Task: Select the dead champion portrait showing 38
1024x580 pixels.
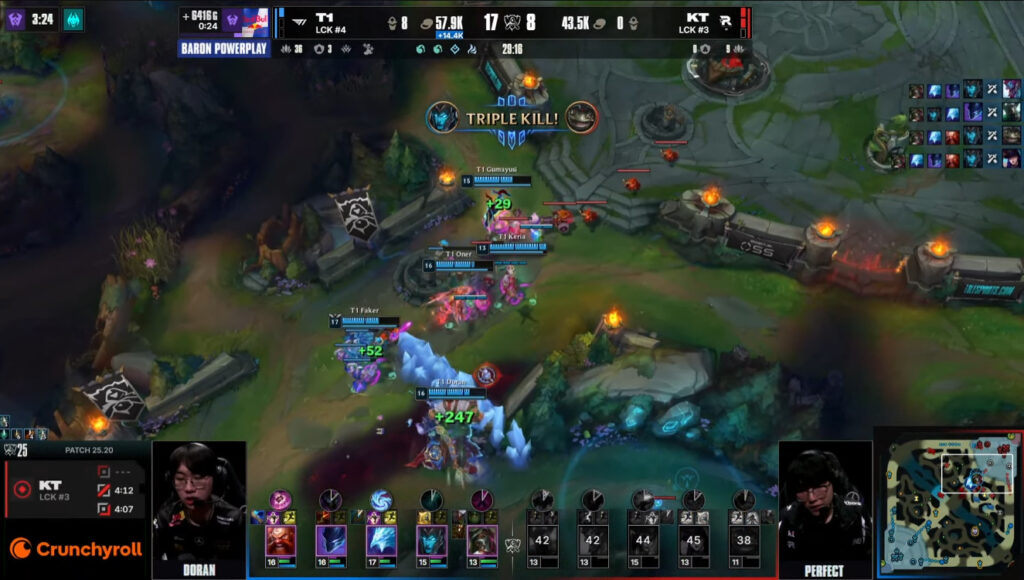Action: (x=743, y=540)
